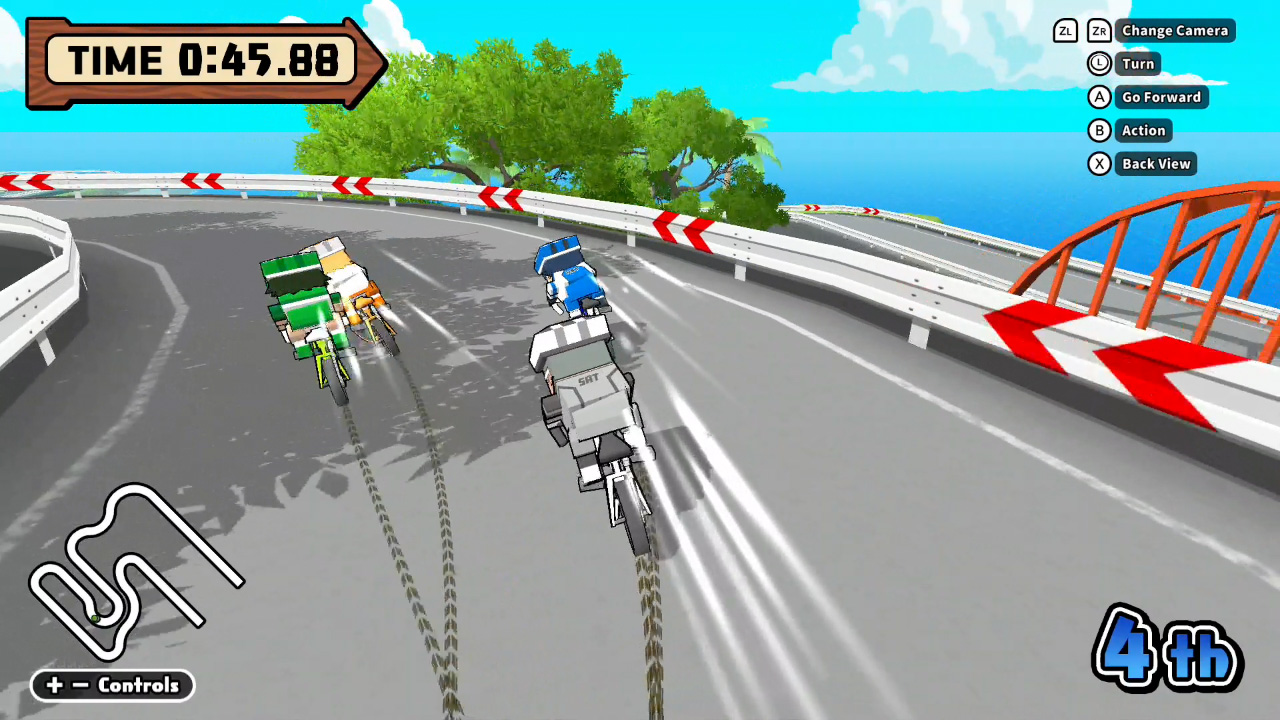The image size is (1280, 720).
Task: Toggle the Back View label
Action: pos(1155,163)
